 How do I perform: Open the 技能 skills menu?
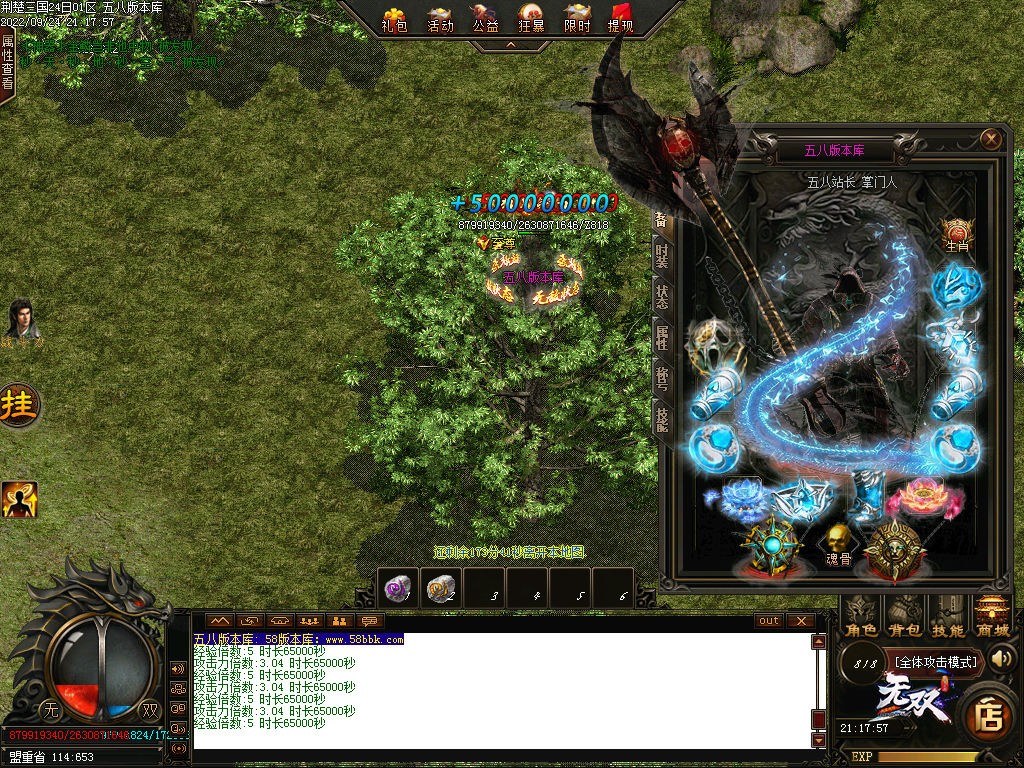[948, 617]
